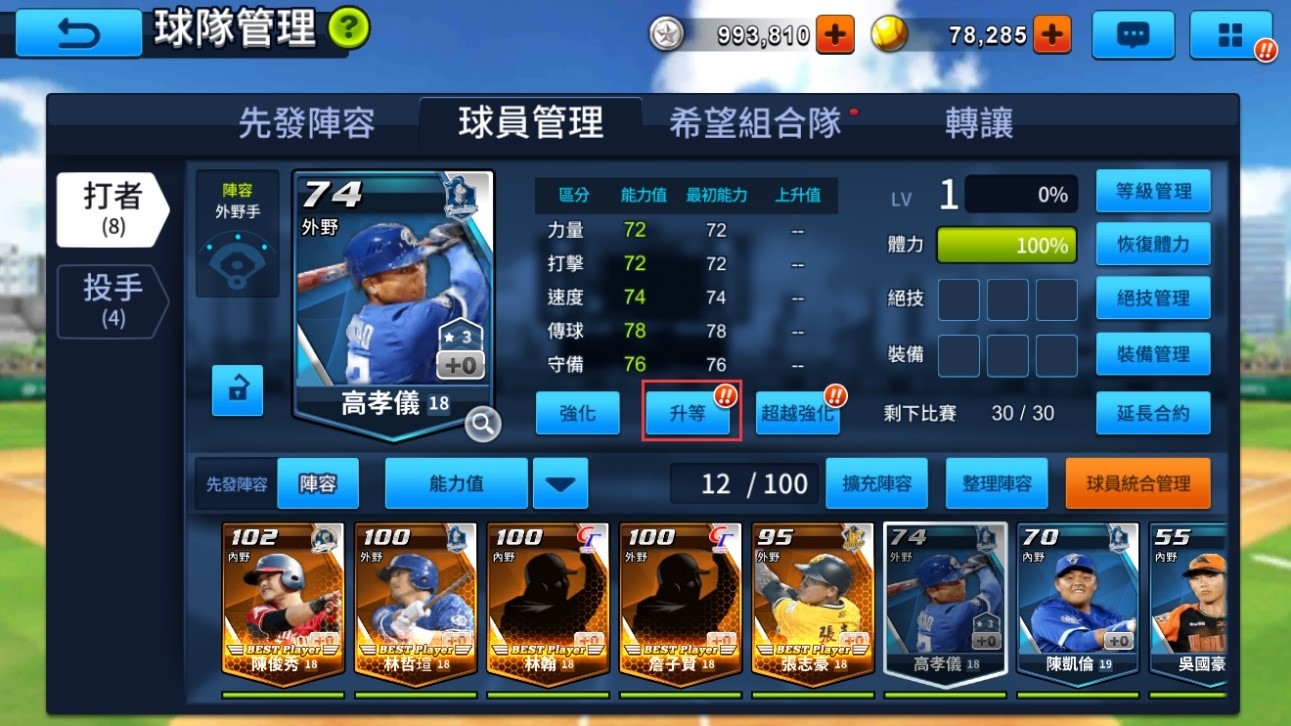This screenshot has width=1291, height=726.
Task: Click the plus beside the silver coin balance
Action: click(x=832, y=33)
